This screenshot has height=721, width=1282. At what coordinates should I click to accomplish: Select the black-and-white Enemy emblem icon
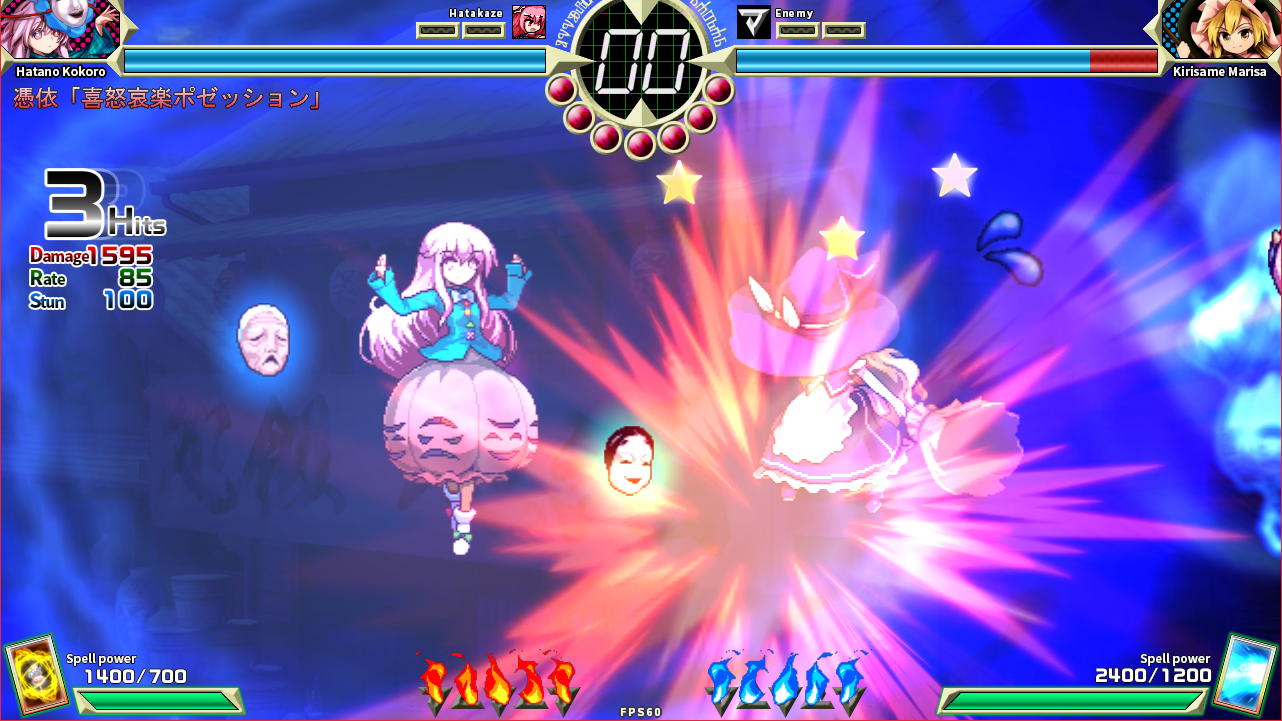[x=753, y=22]
